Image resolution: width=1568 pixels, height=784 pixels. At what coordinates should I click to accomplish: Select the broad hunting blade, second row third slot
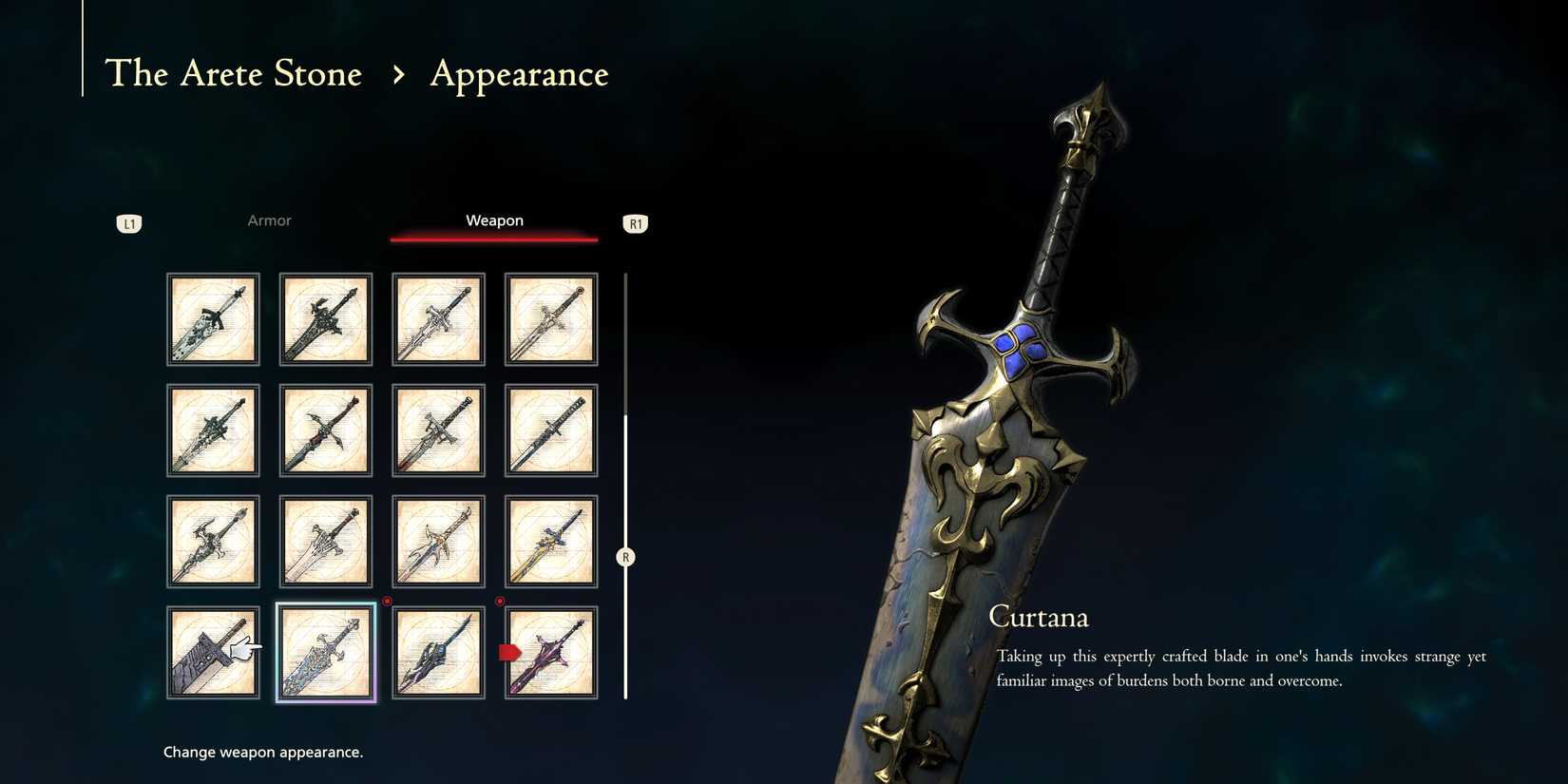(x=437, y=430)
